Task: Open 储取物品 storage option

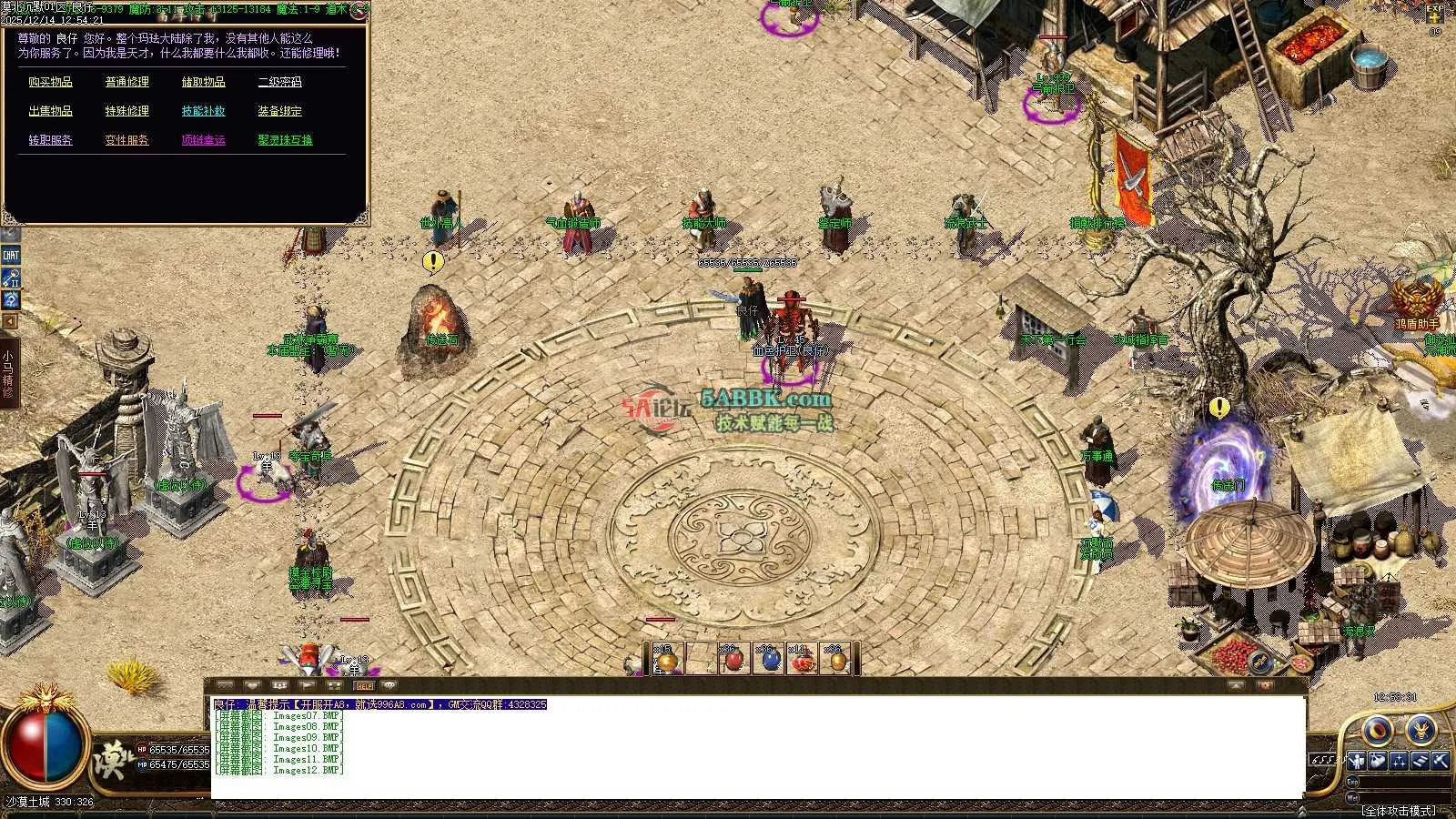Action: click(203, 82)
